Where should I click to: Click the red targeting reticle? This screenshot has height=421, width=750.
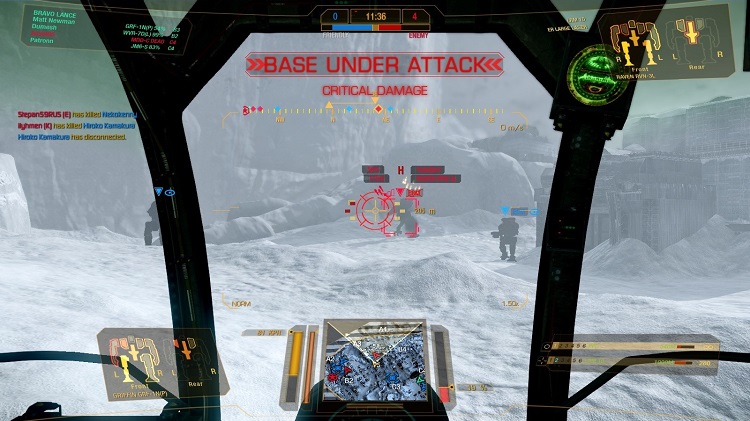click(377, 209)
